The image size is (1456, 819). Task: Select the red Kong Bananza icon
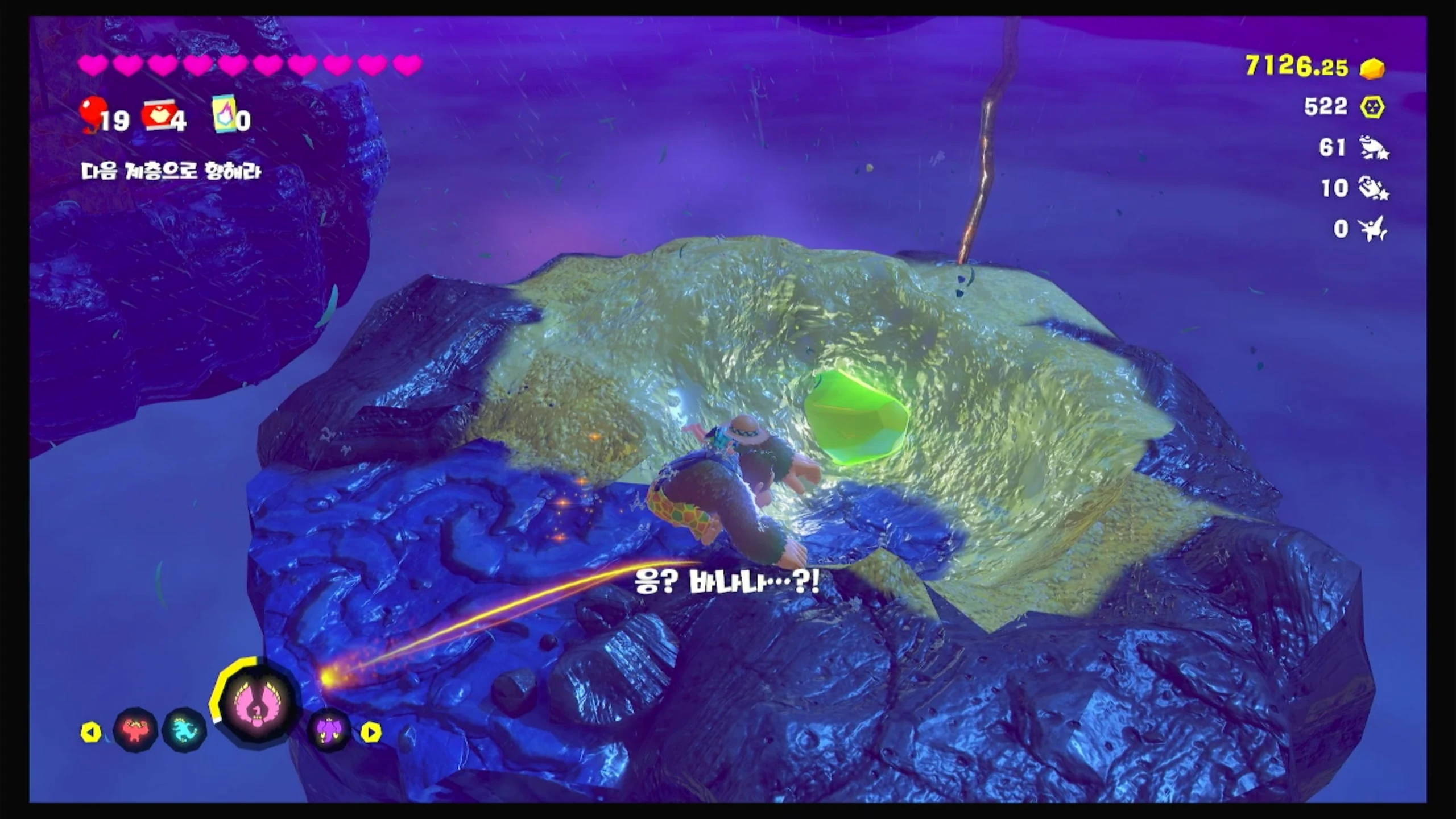click(x=135, y=730)
